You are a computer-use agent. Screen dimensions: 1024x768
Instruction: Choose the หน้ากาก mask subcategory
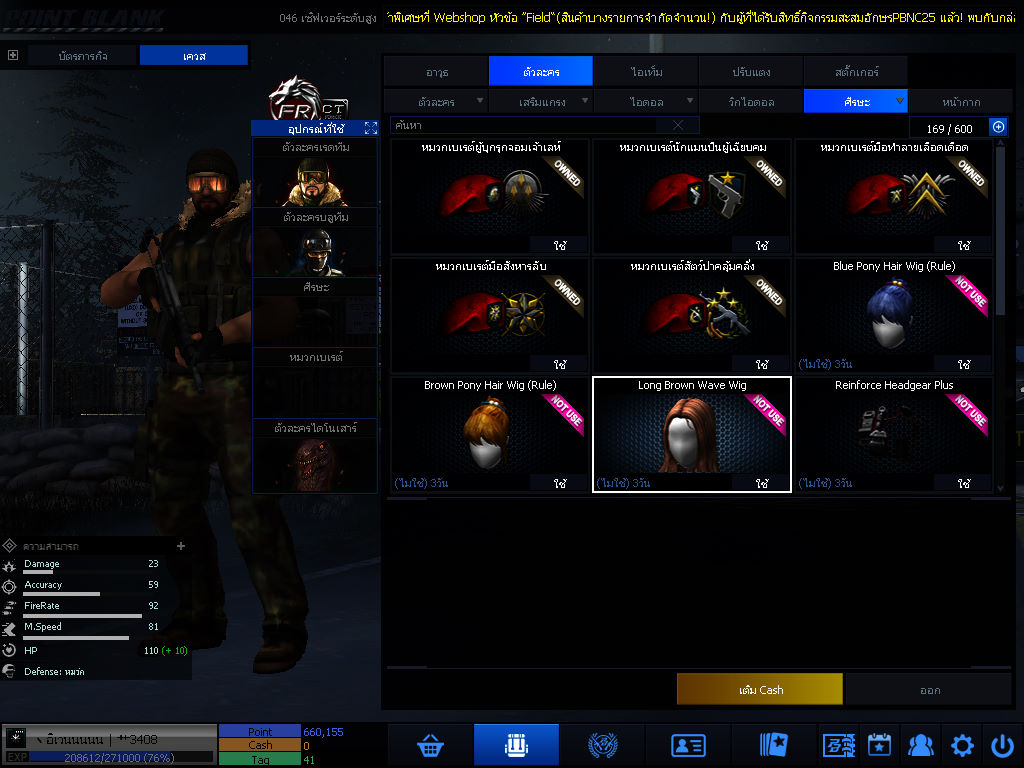point(960,102)
